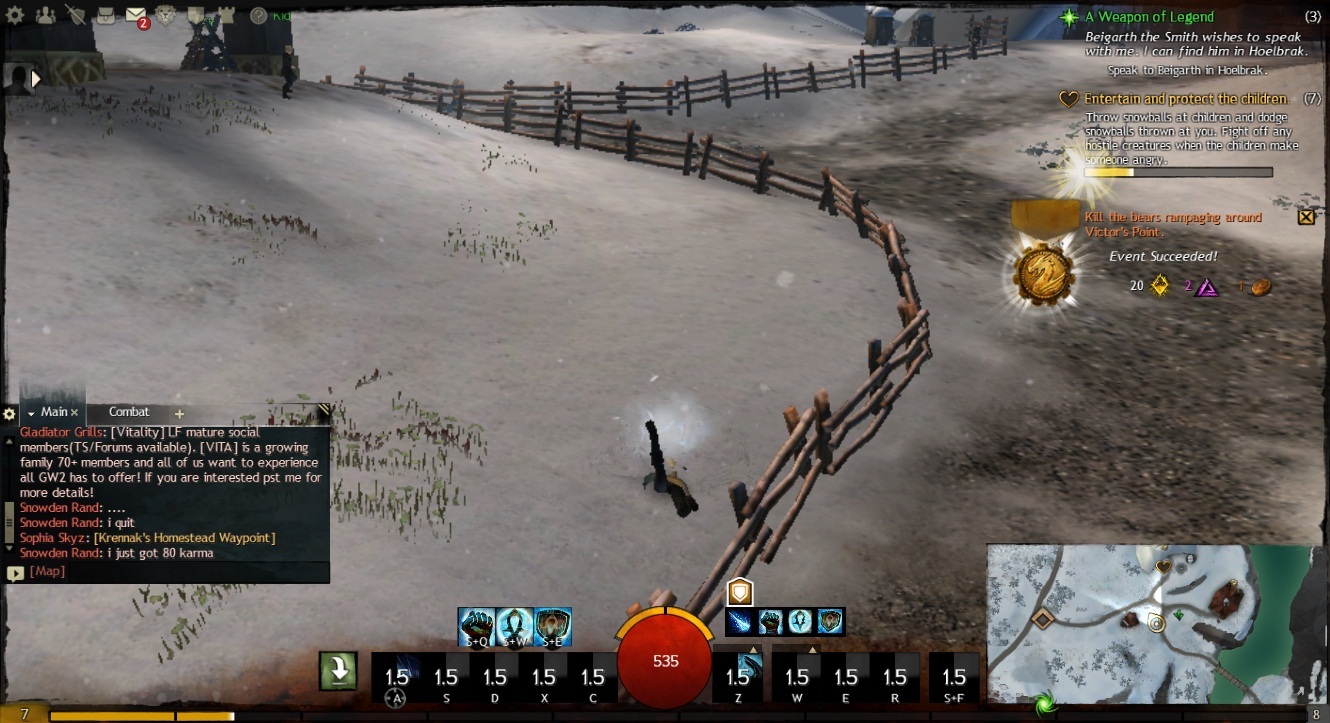Add a new chat tab
This screenshot has height=723, width=1330.
(x=180, y=413)
